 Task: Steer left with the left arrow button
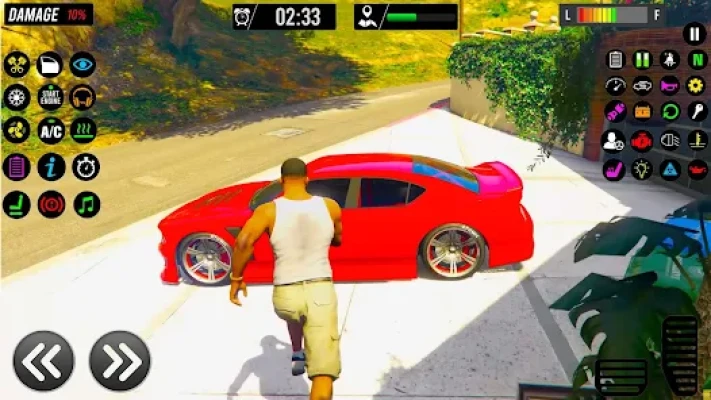coord(43,361)
